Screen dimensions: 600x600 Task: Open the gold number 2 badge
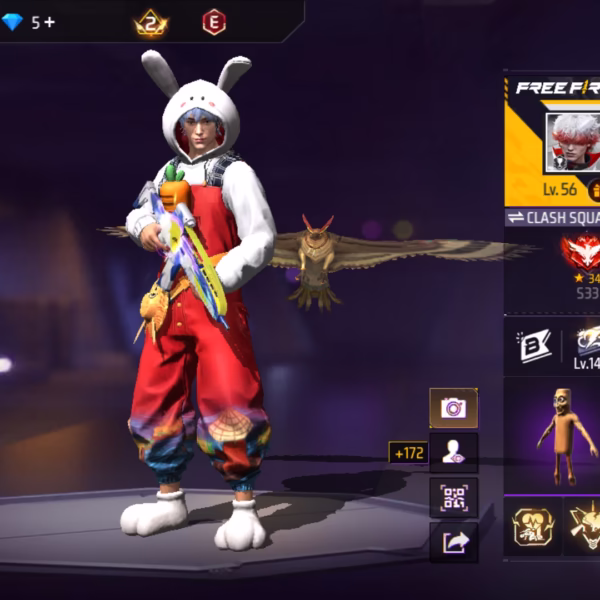click(151, 22)
